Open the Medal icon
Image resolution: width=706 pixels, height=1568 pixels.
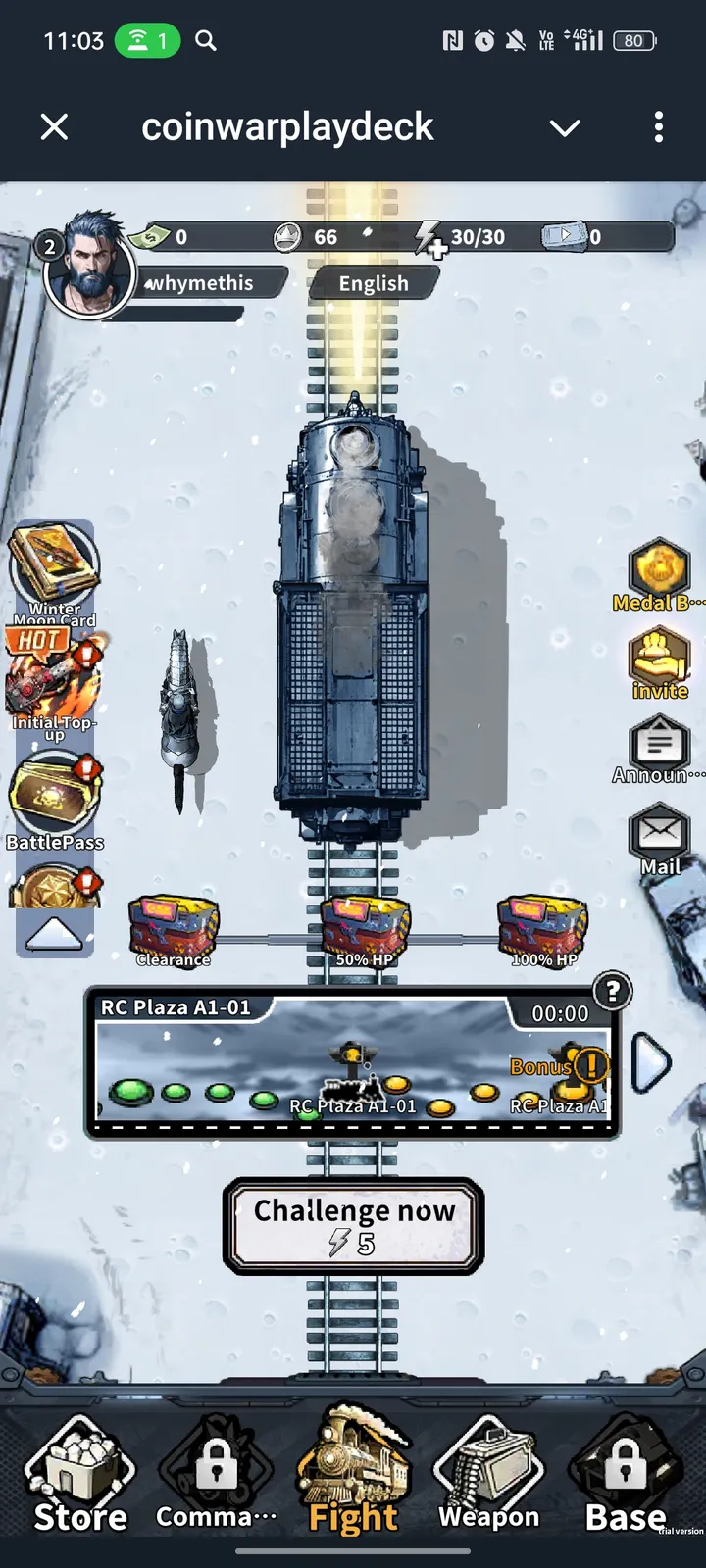tap(659, 574)
